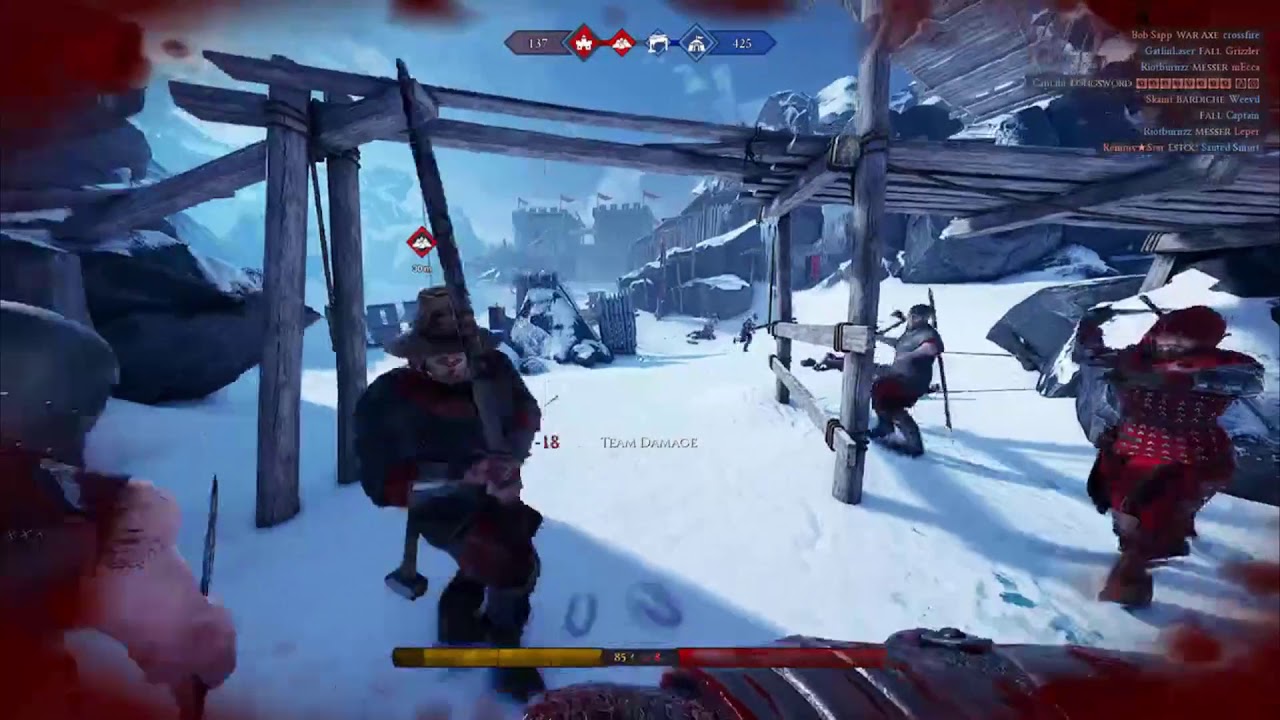Choose the white gate objective icon

click(658, 43)
